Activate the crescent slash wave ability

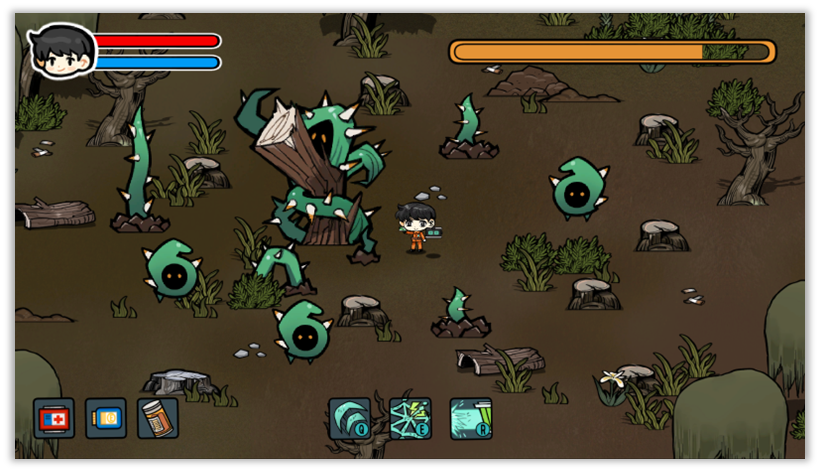tap(350, 419)
